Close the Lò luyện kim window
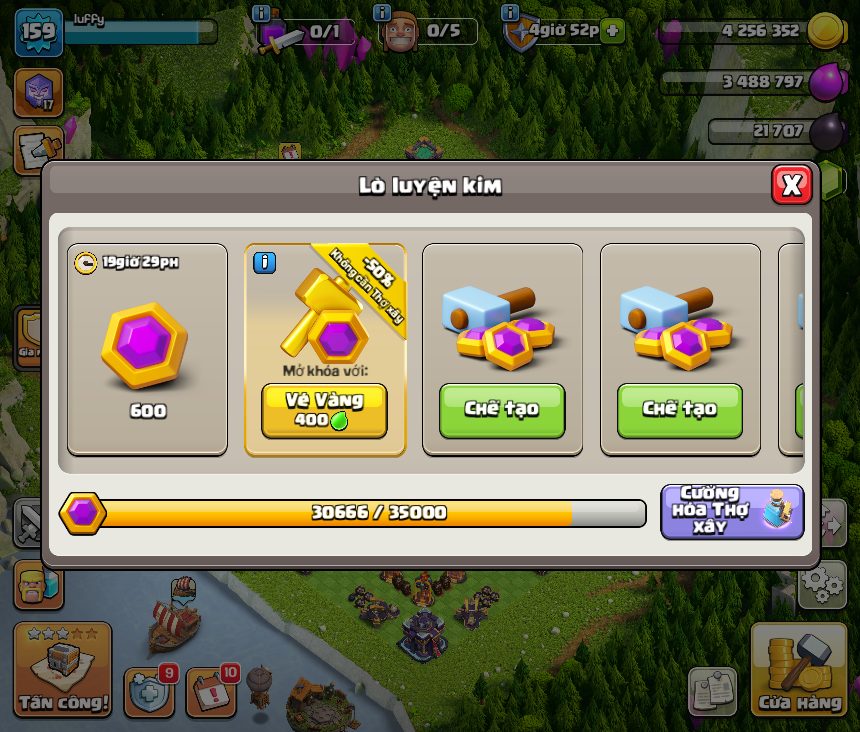The height and width of the screenshot is (732, 860). 791,184
